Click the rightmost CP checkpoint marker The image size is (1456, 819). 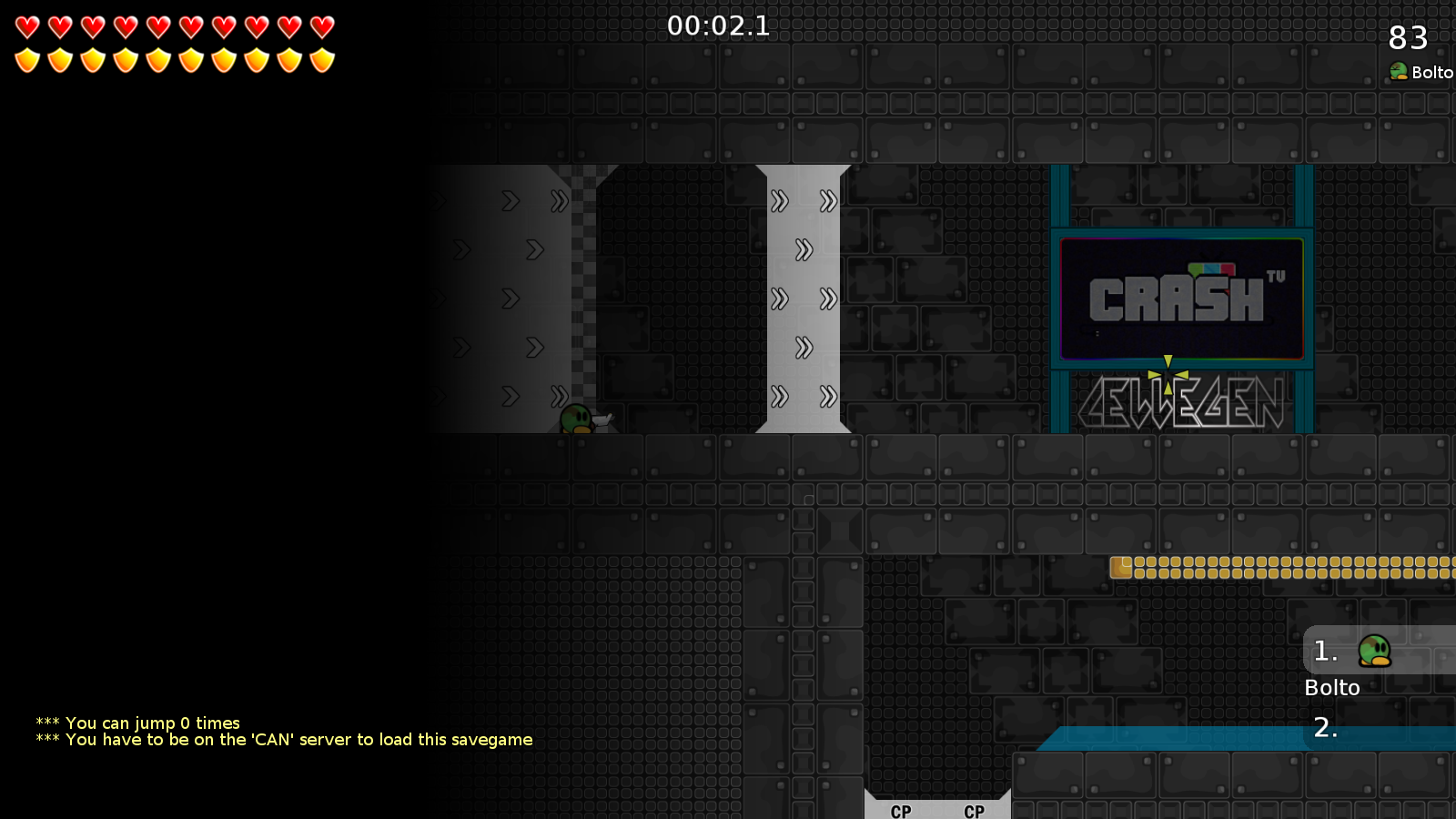pyautogui.click(x=973, y=812)
